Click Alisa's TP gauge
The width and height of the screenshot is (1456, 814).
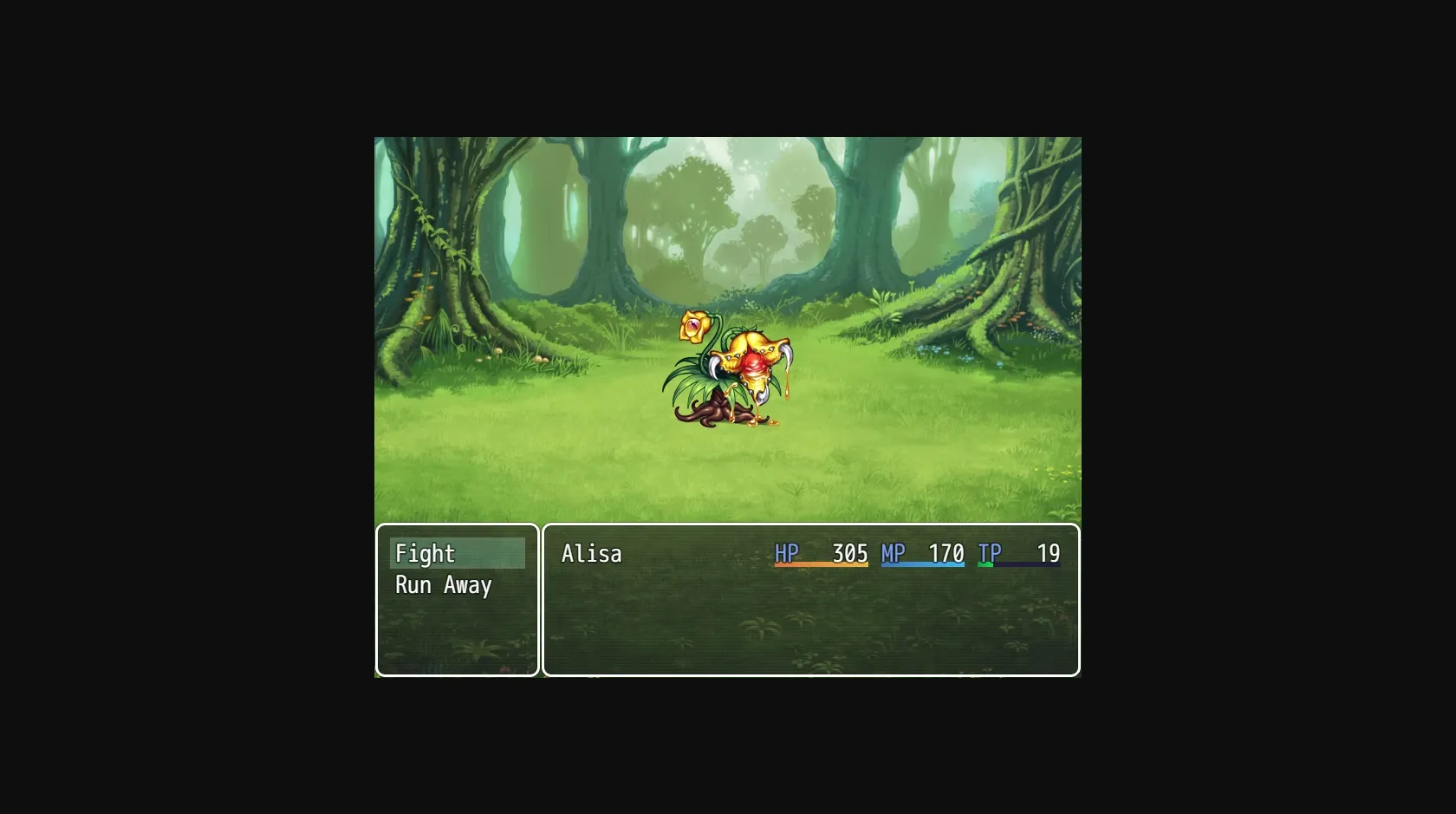tap(1018, 565)
